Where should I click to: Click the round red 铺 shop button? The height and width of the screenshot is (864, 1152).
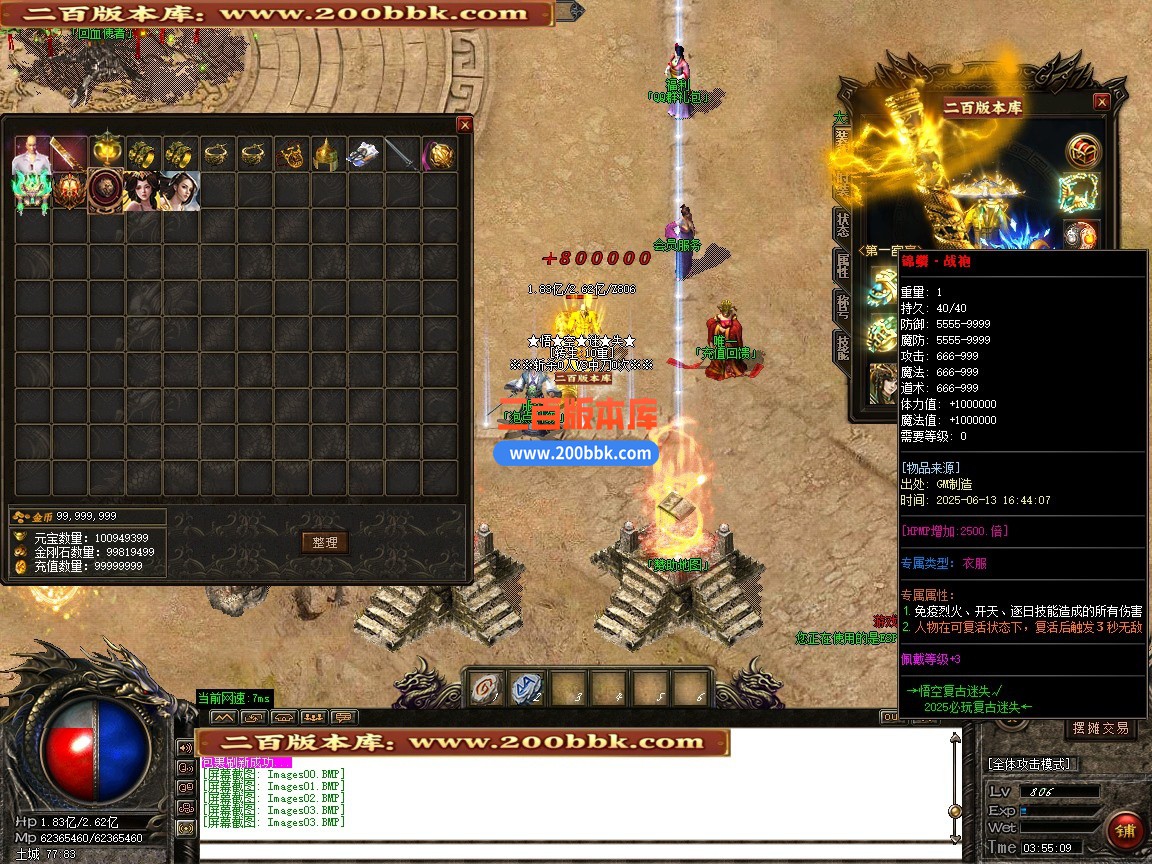point(1124,831)
